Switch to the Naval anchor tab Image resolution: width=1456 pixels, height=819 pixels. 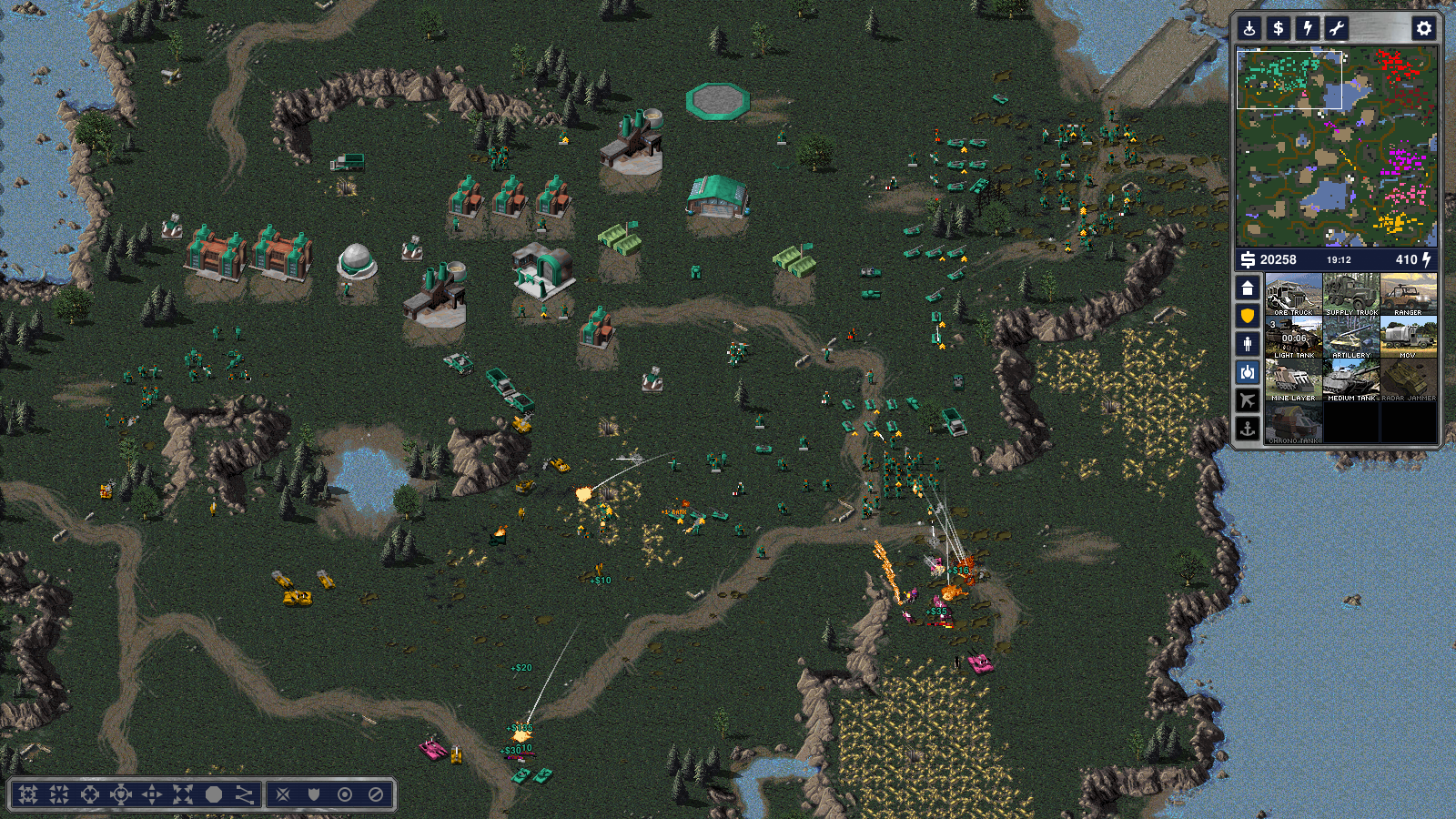(1248, 428)
